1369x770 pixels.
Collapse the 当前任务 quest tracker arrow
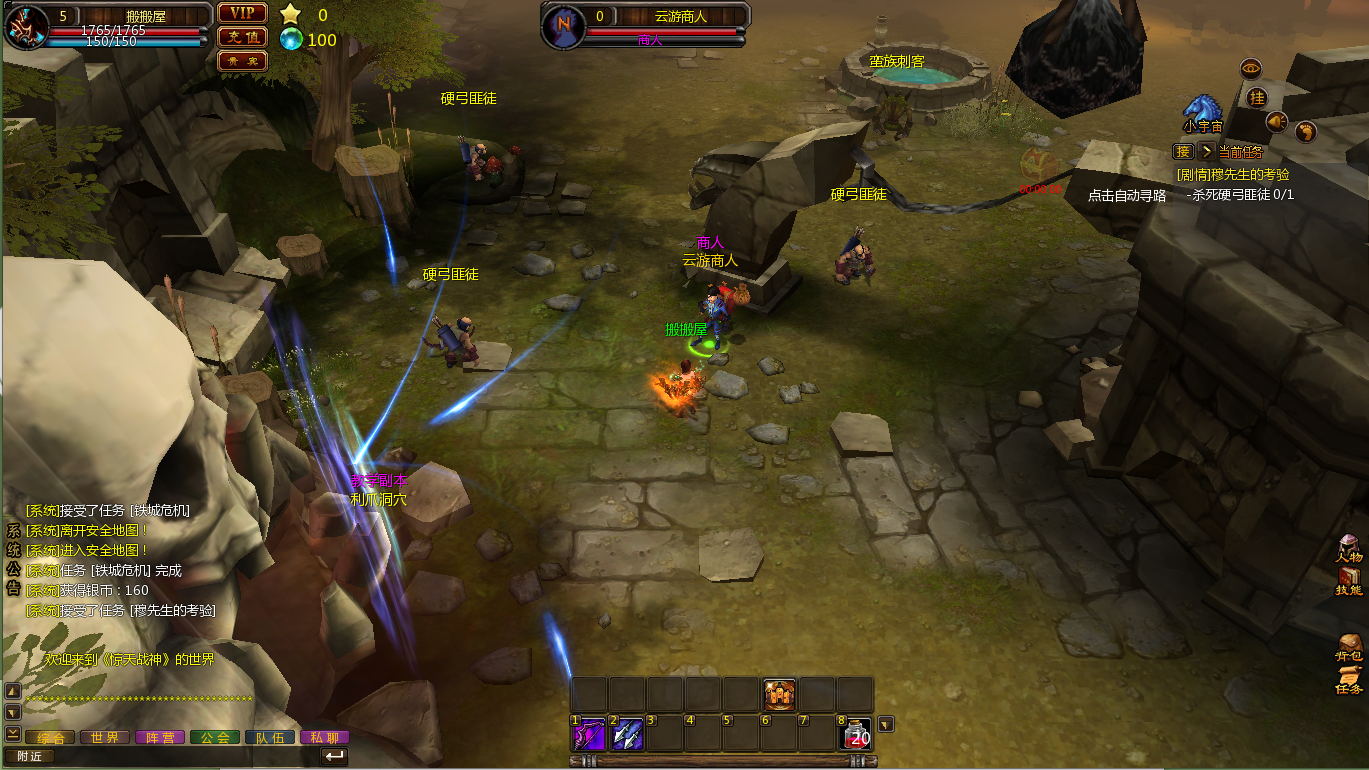1206,152
